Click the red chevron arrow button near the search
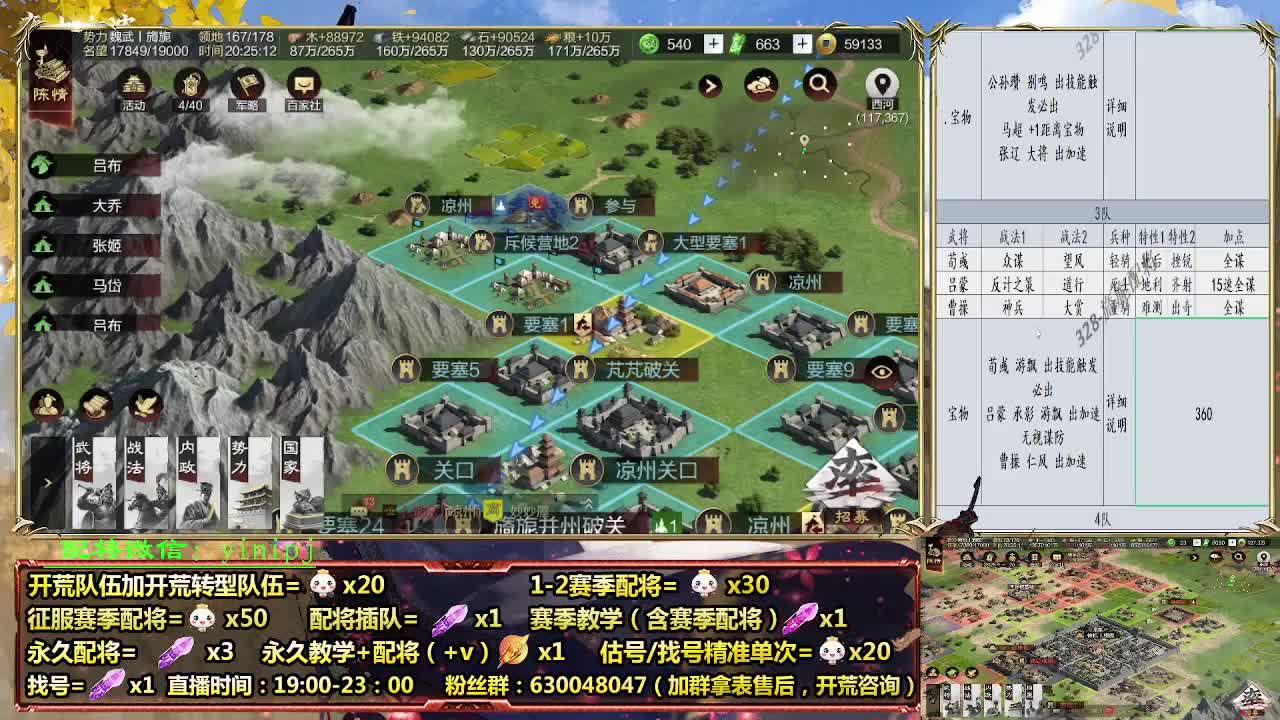Screen dimensions: 1280x720 [709, 85]
